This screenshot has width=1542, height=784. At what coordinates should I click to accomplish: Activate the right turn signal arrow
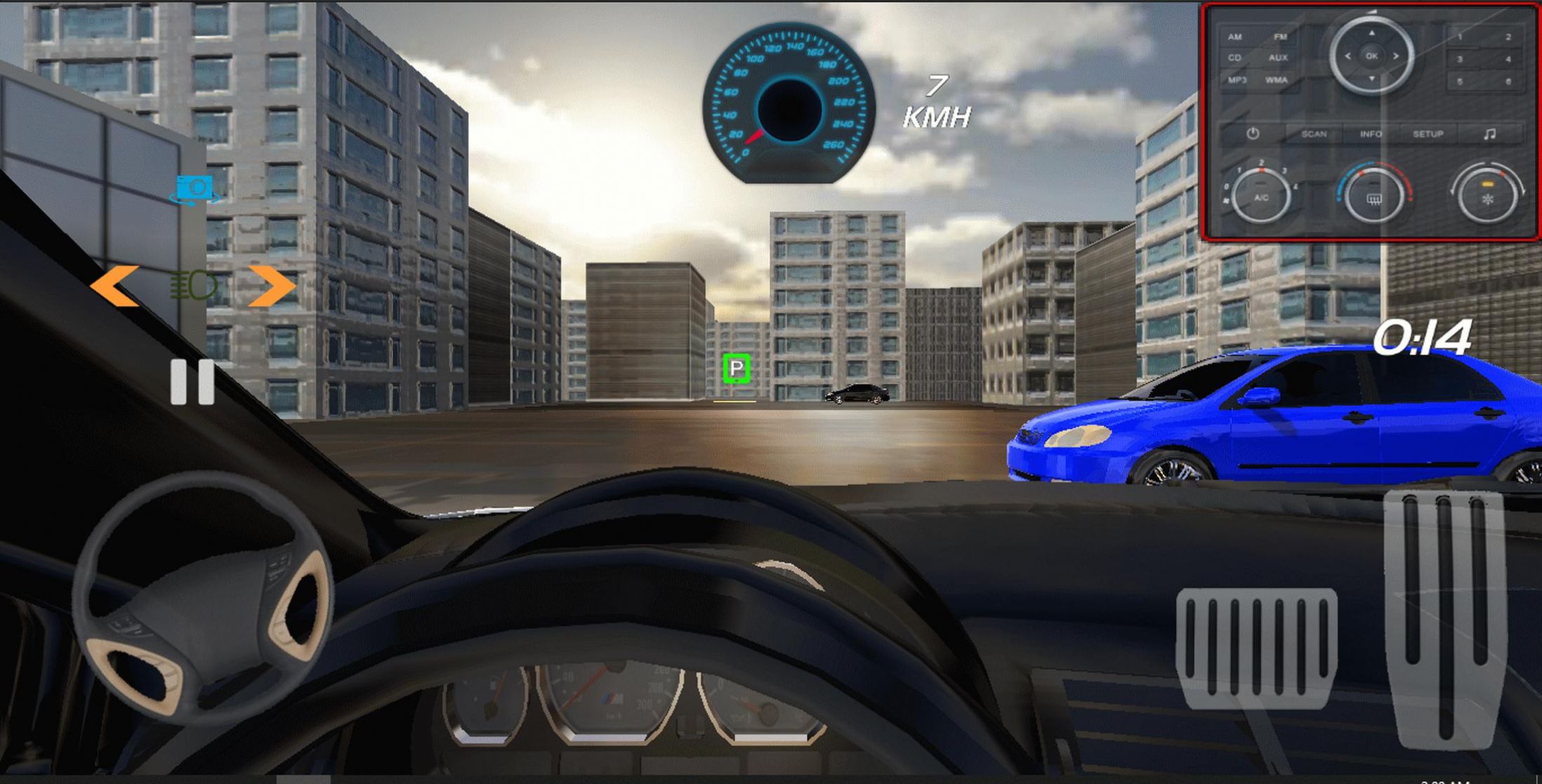[x=272, y=286]
